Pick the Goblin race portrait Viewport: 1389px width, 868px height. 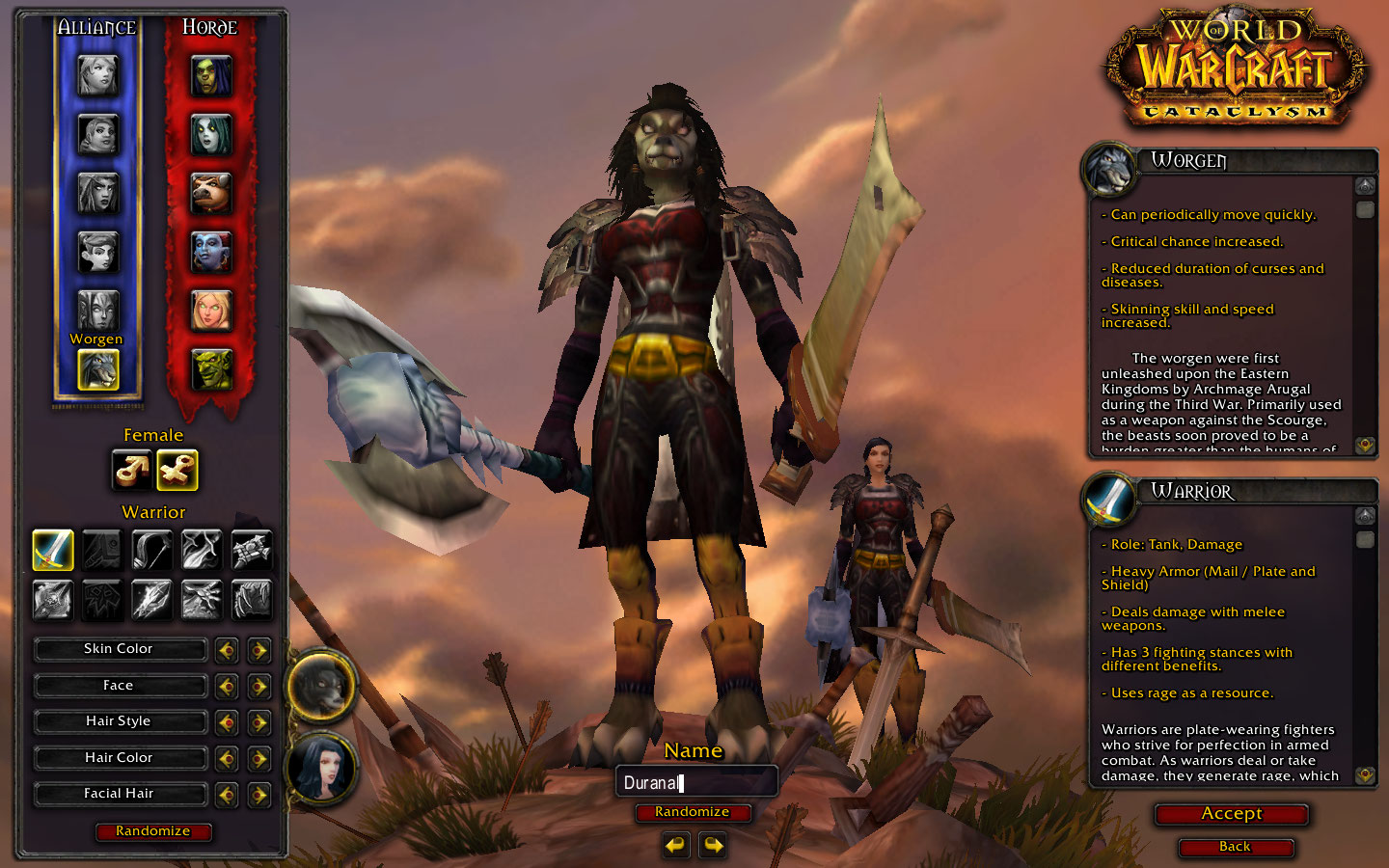coord(211,368)
